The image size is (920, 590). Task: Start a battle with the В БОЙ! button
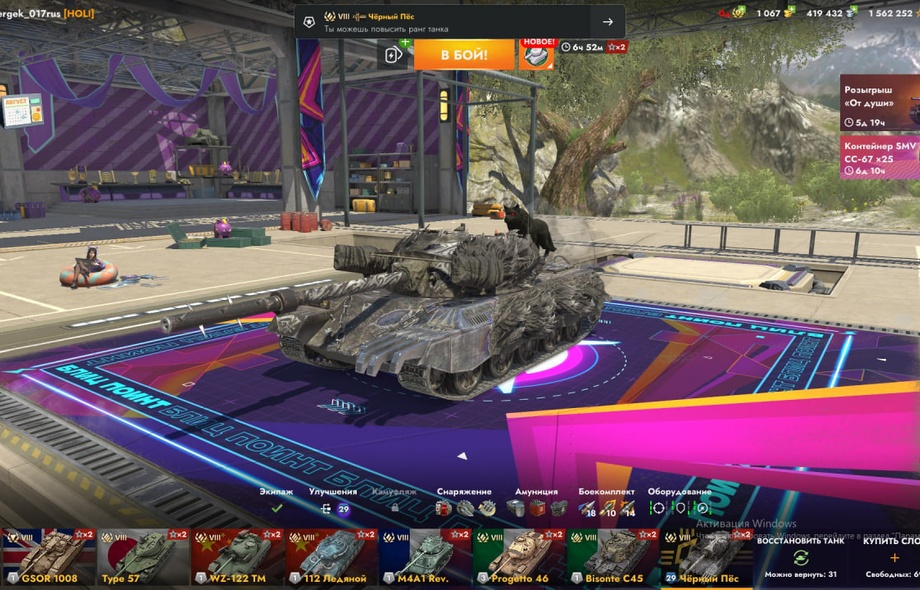click(464, 54)
